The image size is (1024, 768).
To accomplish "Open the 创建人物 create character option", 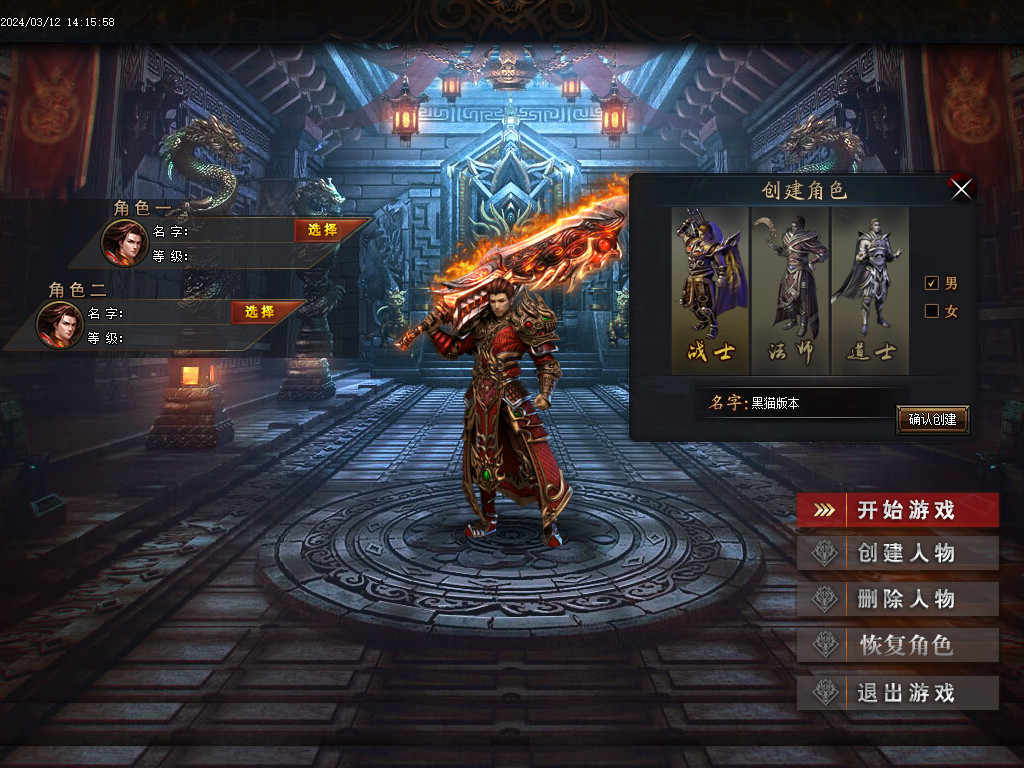I will 898,553.
